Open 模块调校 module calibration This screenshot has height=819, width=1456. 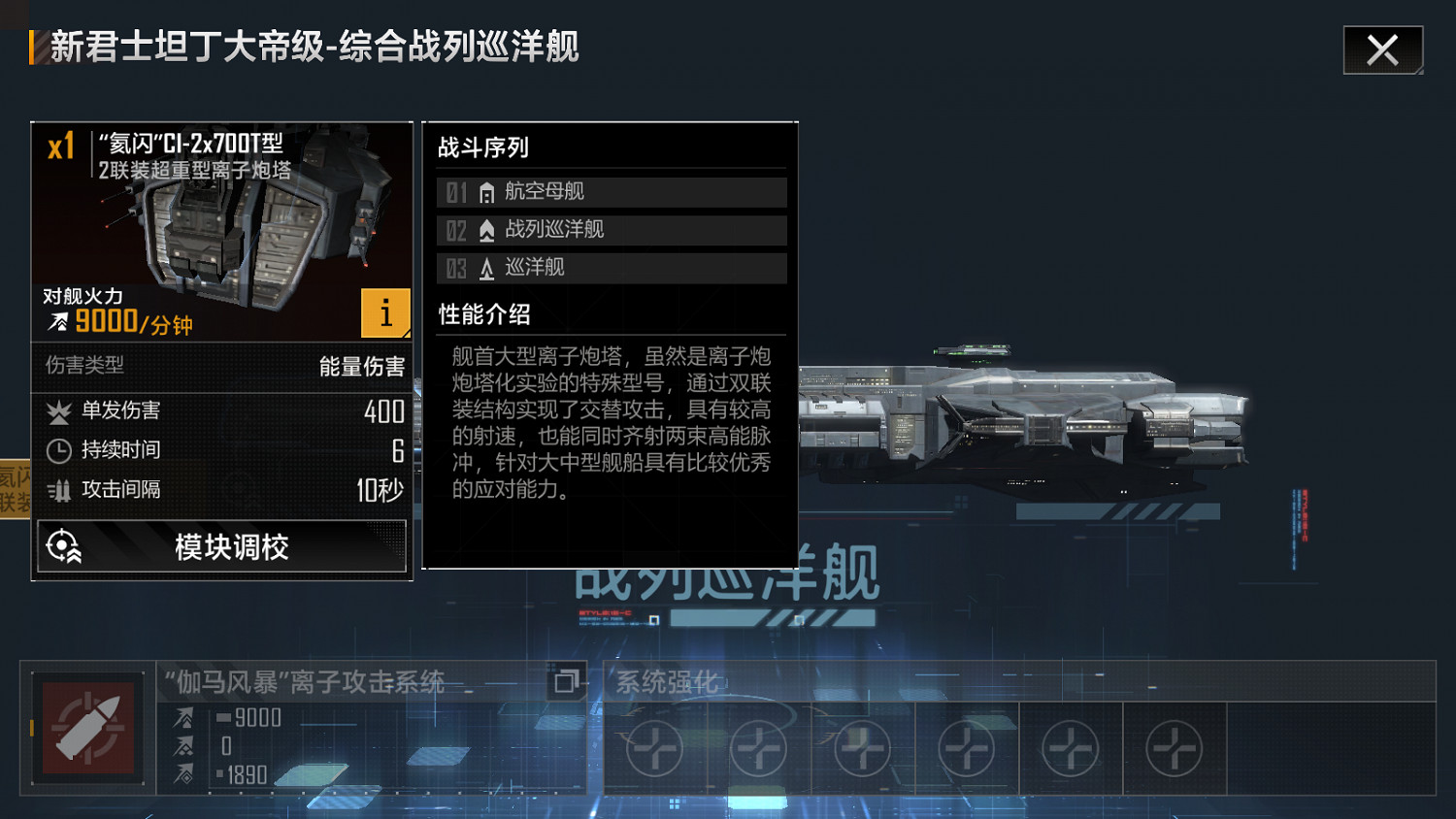tap(222, 546)
